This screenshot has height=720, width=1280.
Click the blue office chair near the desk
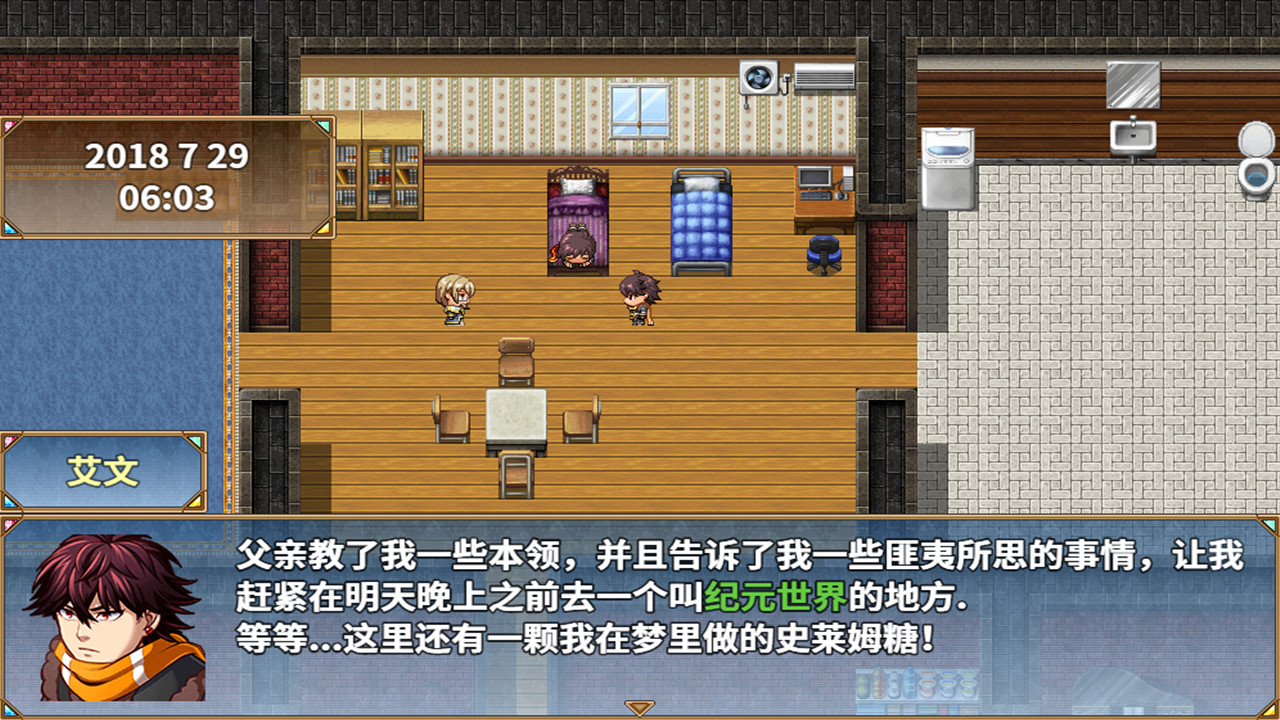pyautogui.click(x=824, y=250)
